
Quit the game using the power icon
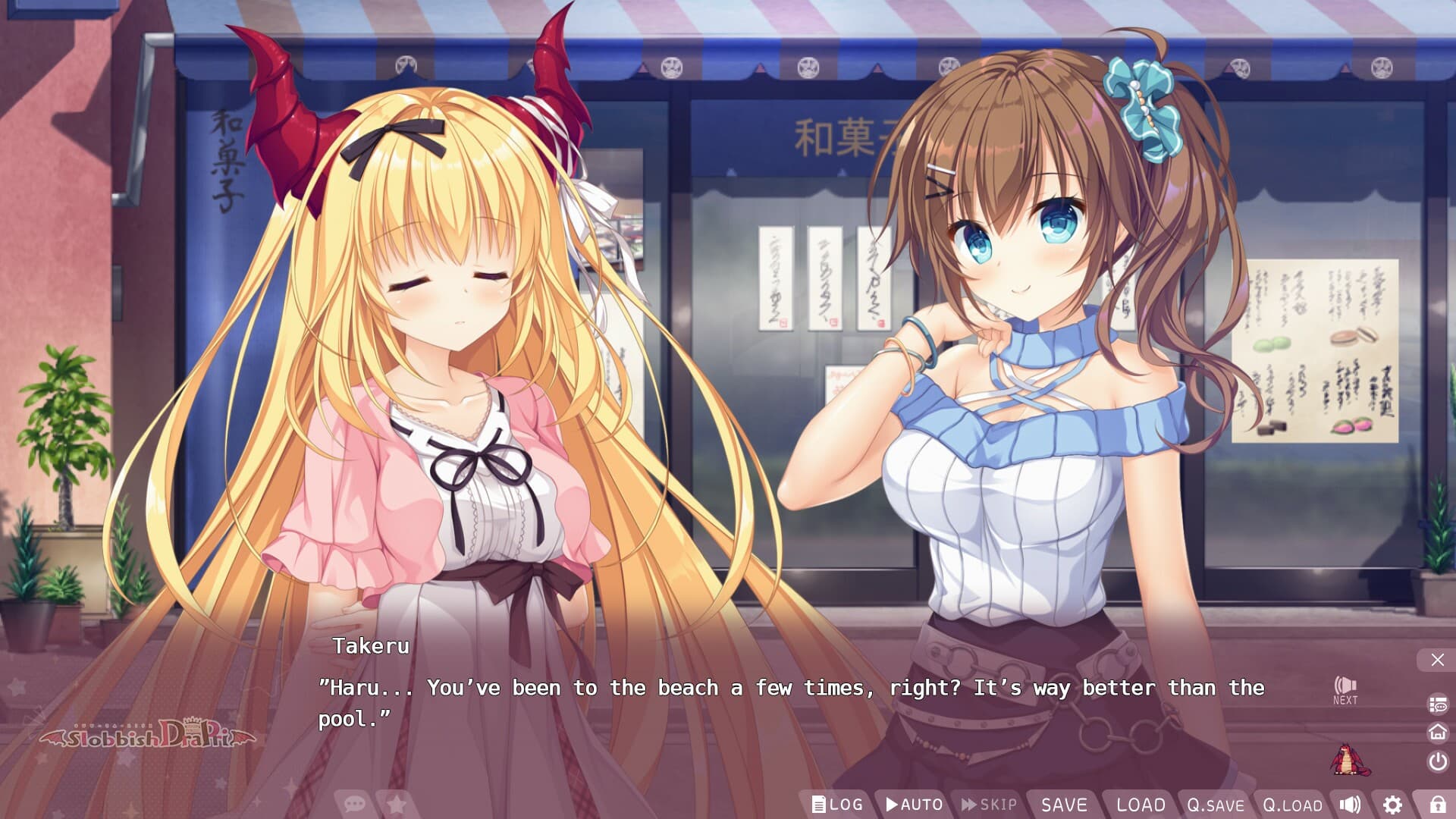tap(1437, 761)
